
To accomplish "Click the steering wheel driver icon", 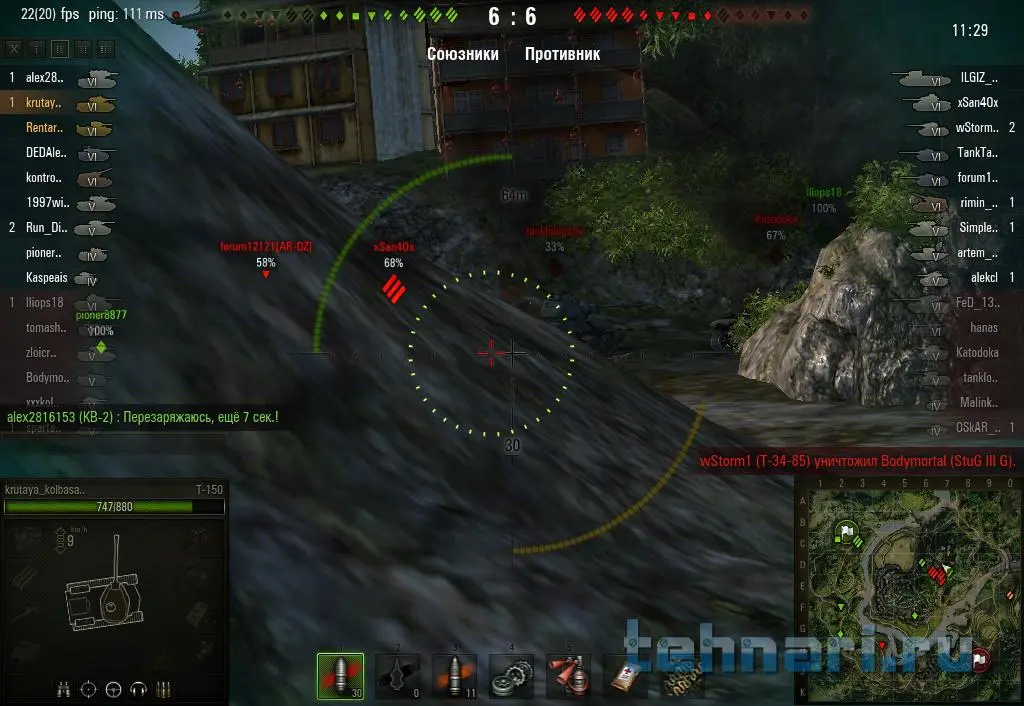I will pos(113,688).
